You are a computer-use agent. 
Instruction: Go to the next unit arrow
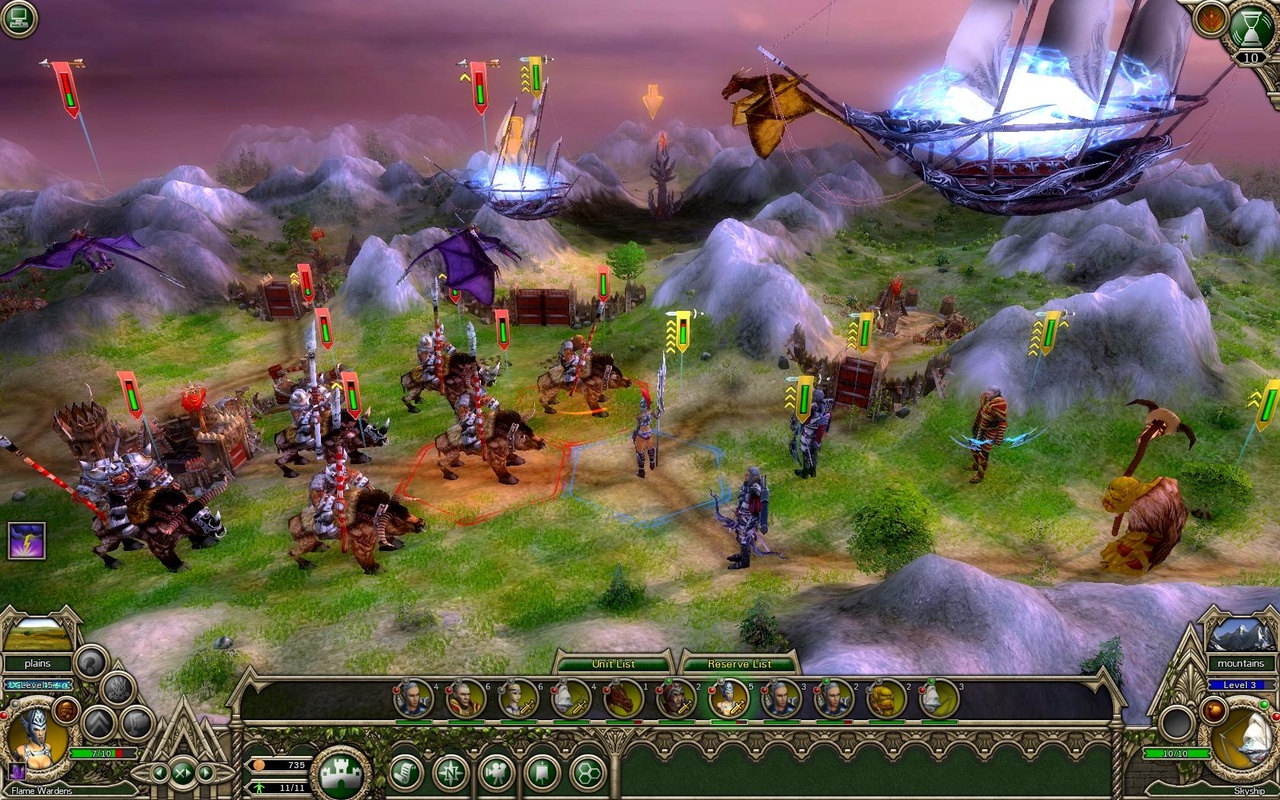pos(206,772)
